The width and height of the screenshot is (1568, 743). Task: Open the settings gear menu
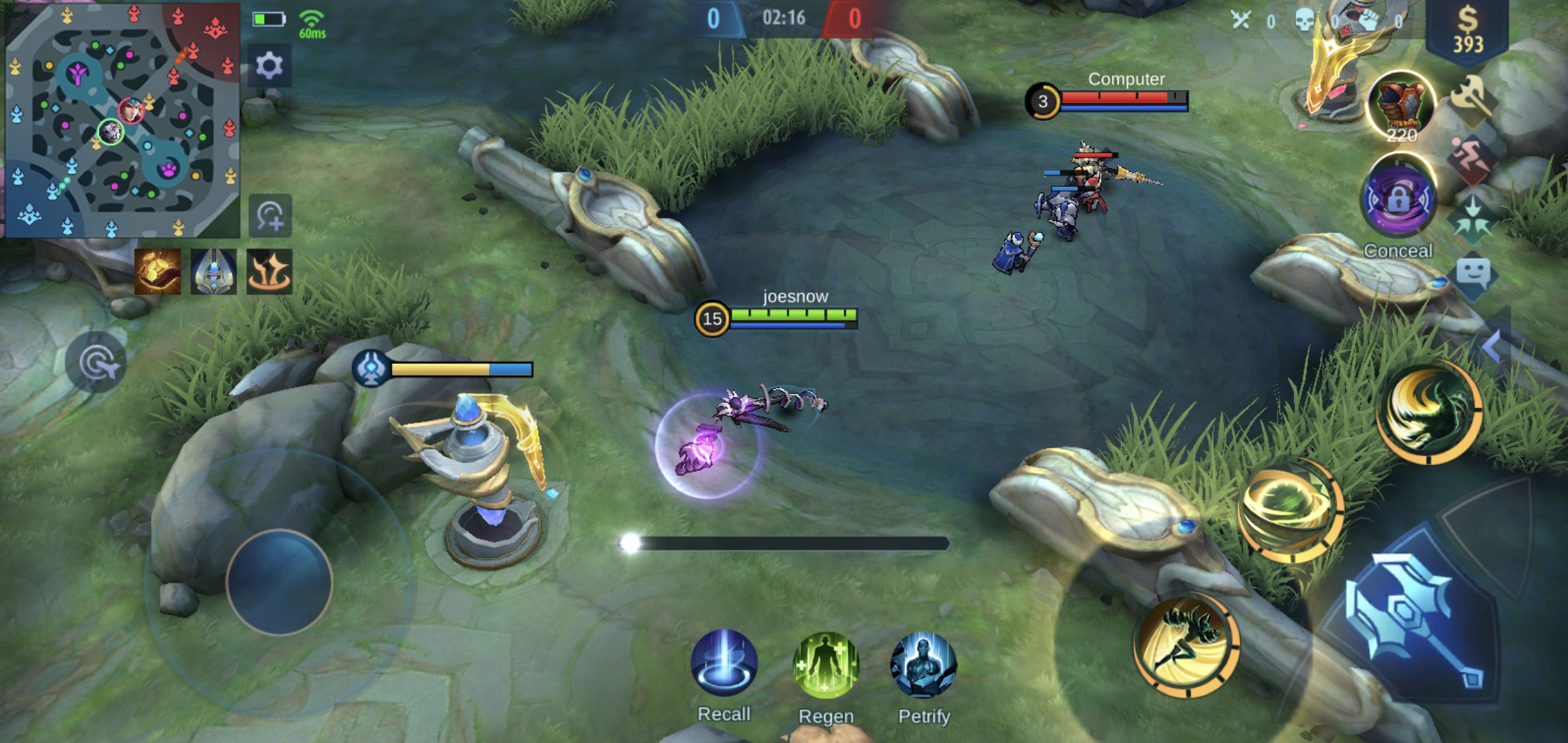(269, 66)
